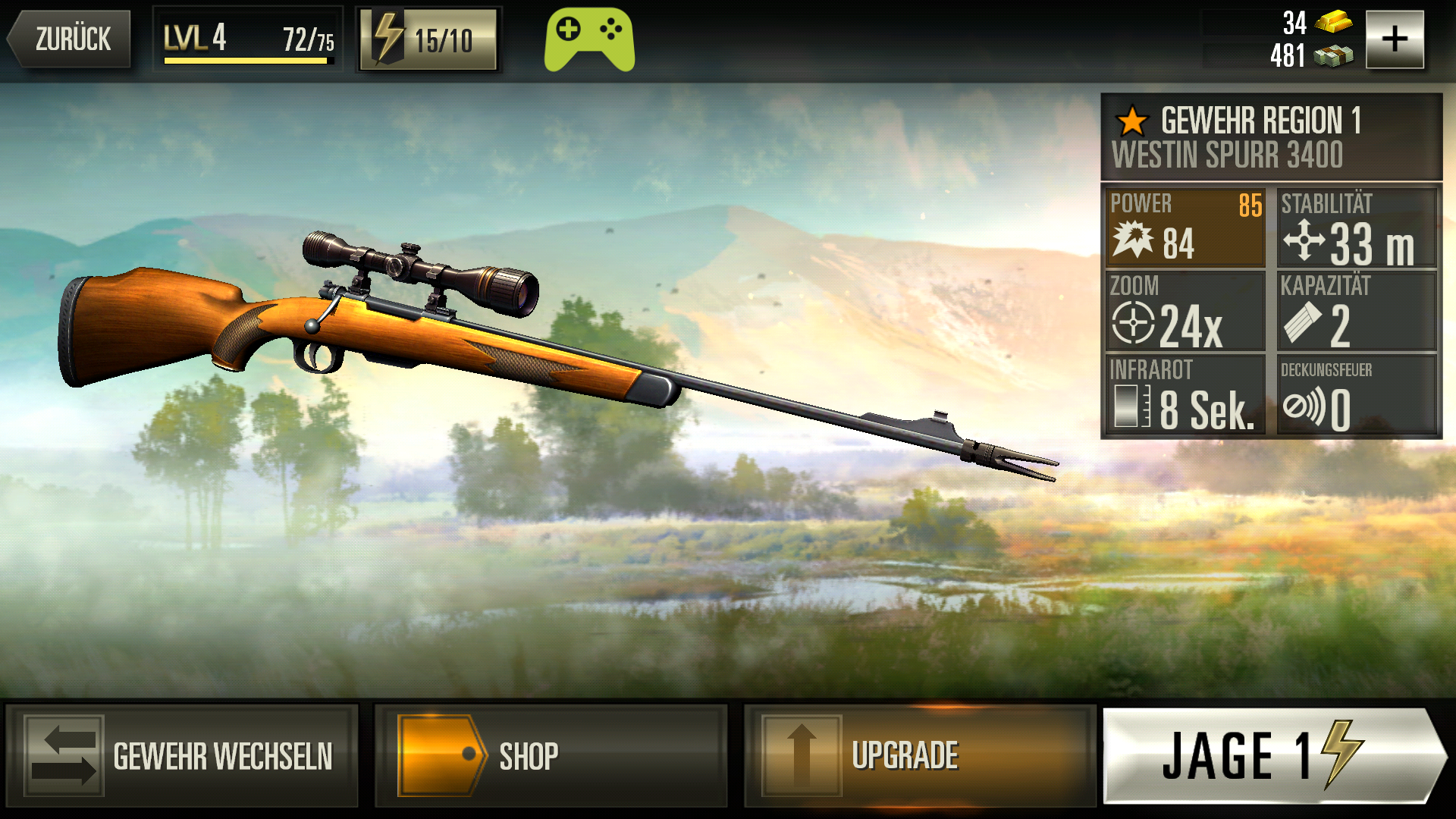Image resolution: width=1456 pixels, height=819 pixels.
Task: Go back with the Zurück button
Action: [x=70, y=39]
